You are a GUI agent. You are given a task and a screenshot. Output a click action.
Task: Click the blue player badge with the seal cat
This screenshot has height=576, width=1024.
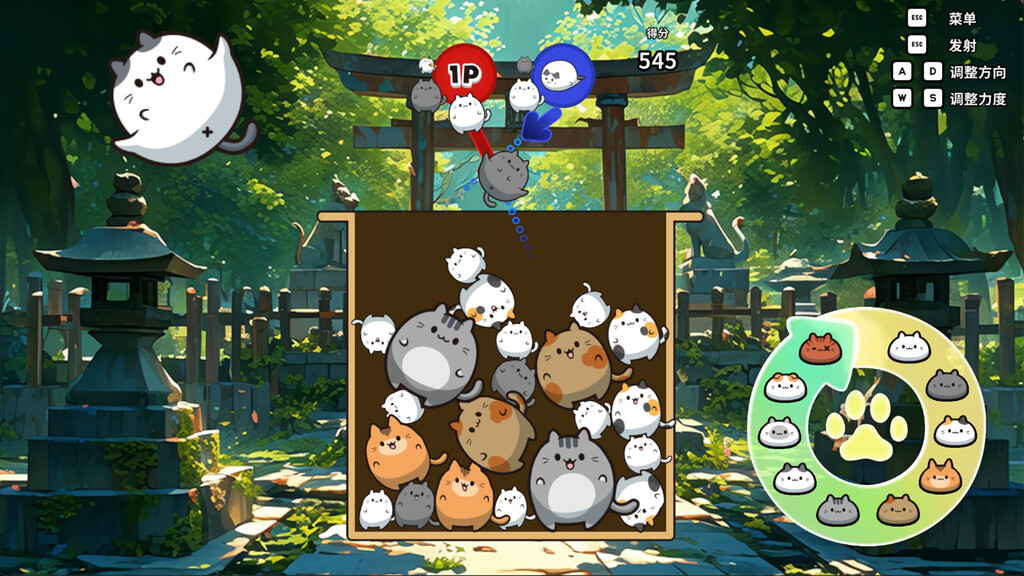tap(562, 75)
